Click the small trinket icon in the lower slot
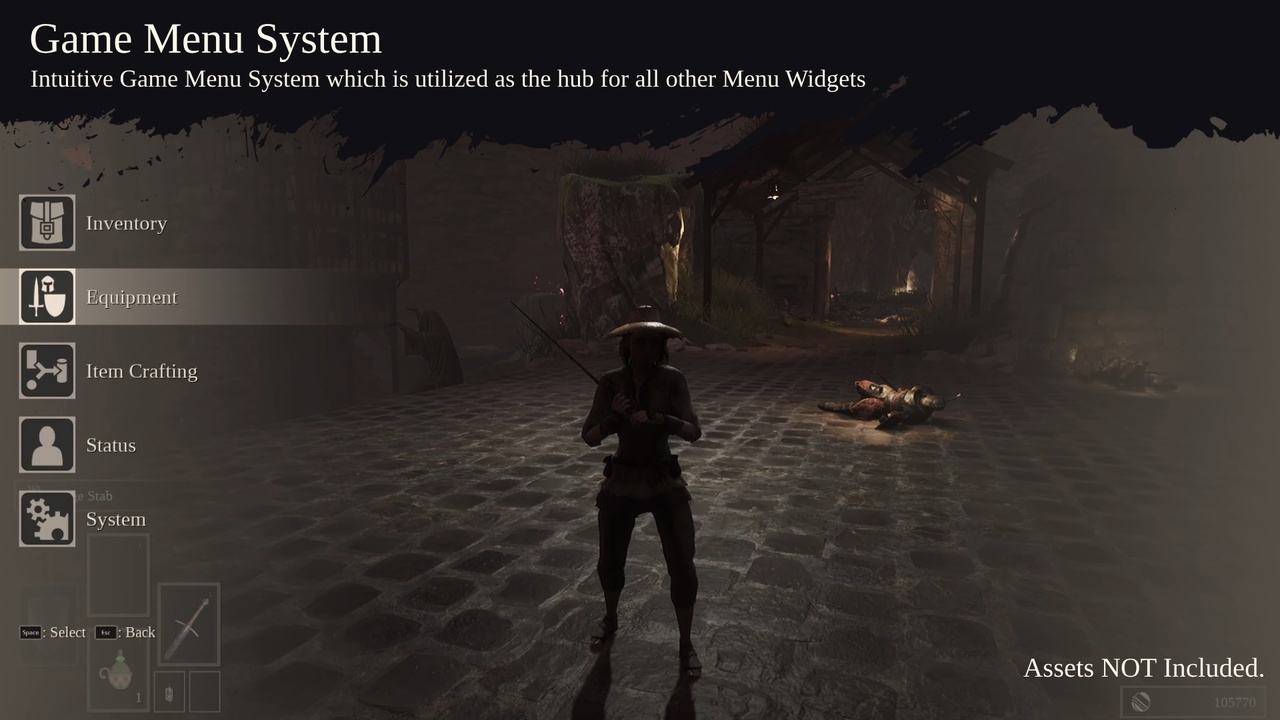1280x720 pixels. pyautogui.click(x=167, y=691)
